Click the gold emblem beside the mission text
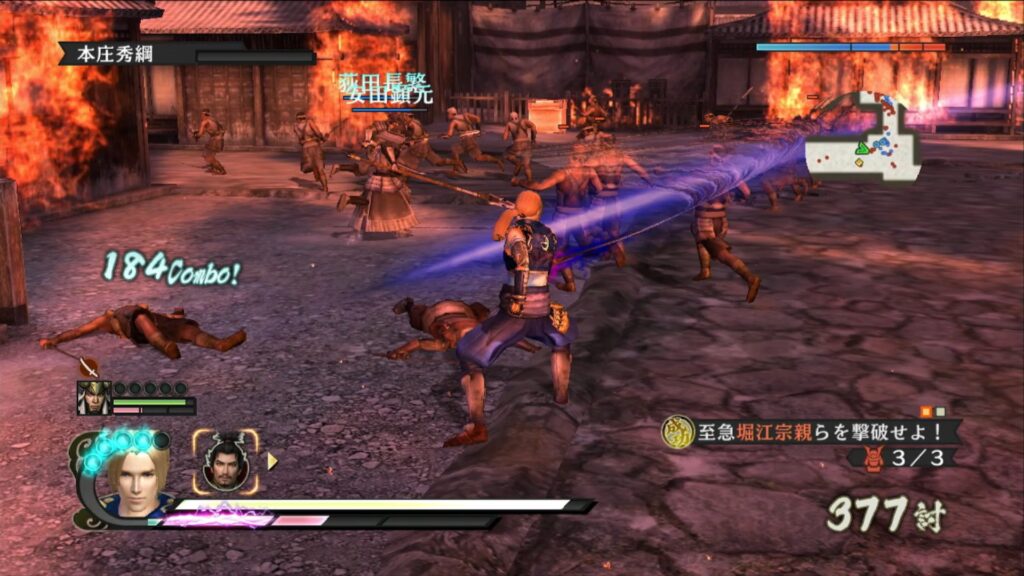This screenshot has height=576, width=1024. point(678,432)
